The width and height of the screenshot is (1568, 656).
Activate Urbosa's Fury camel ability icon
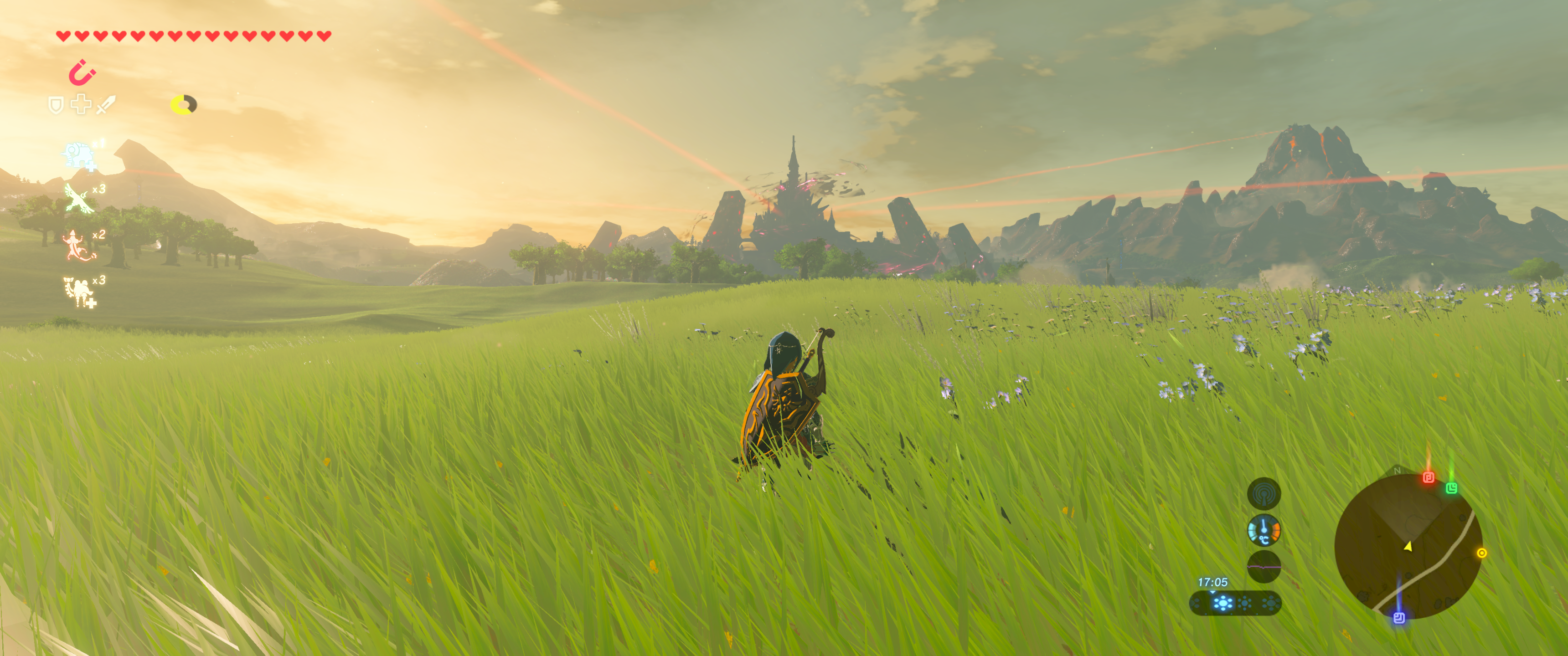(x=78, y=292)
